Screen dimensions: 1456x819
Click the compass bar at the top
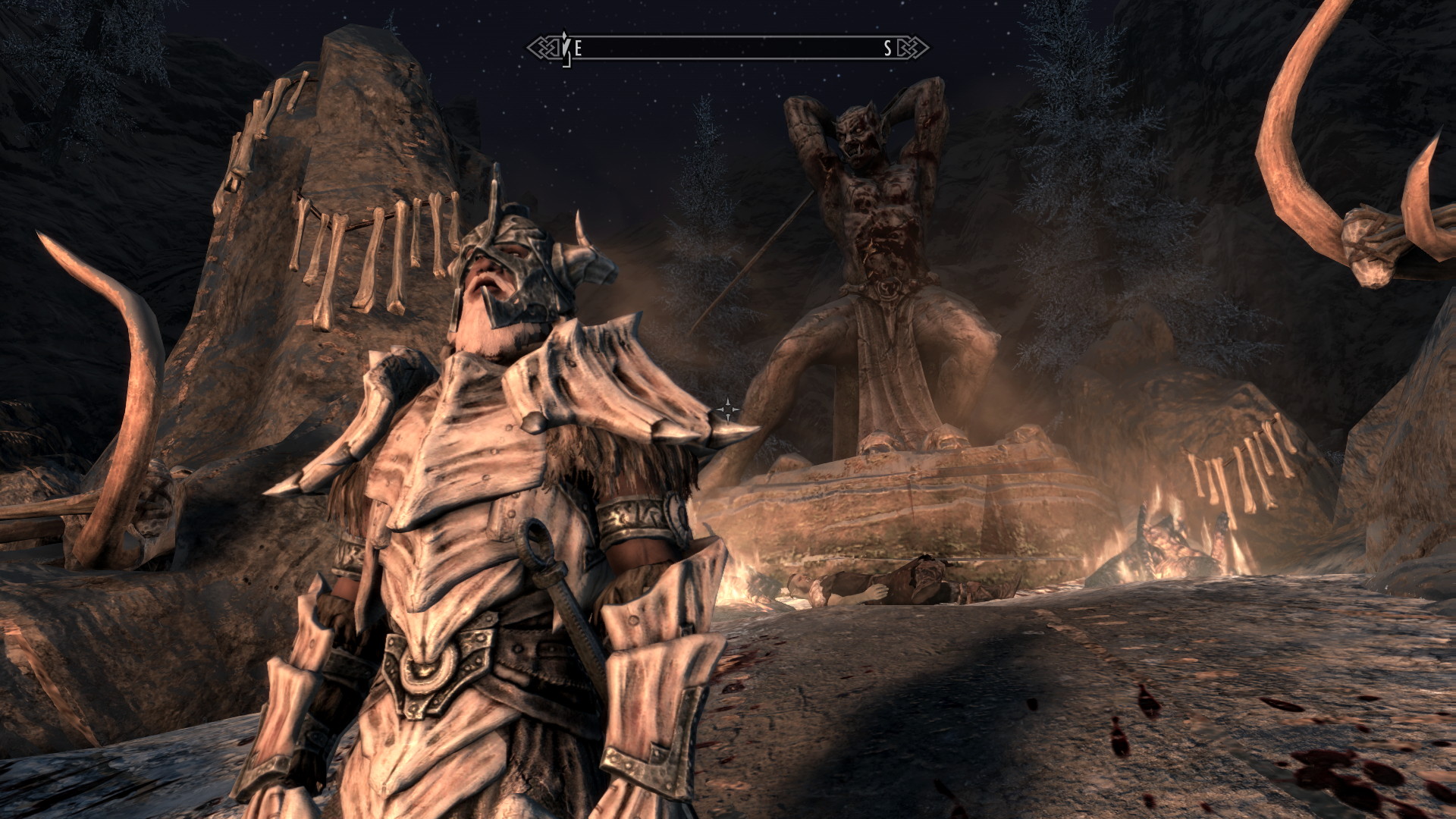[728, 49]
